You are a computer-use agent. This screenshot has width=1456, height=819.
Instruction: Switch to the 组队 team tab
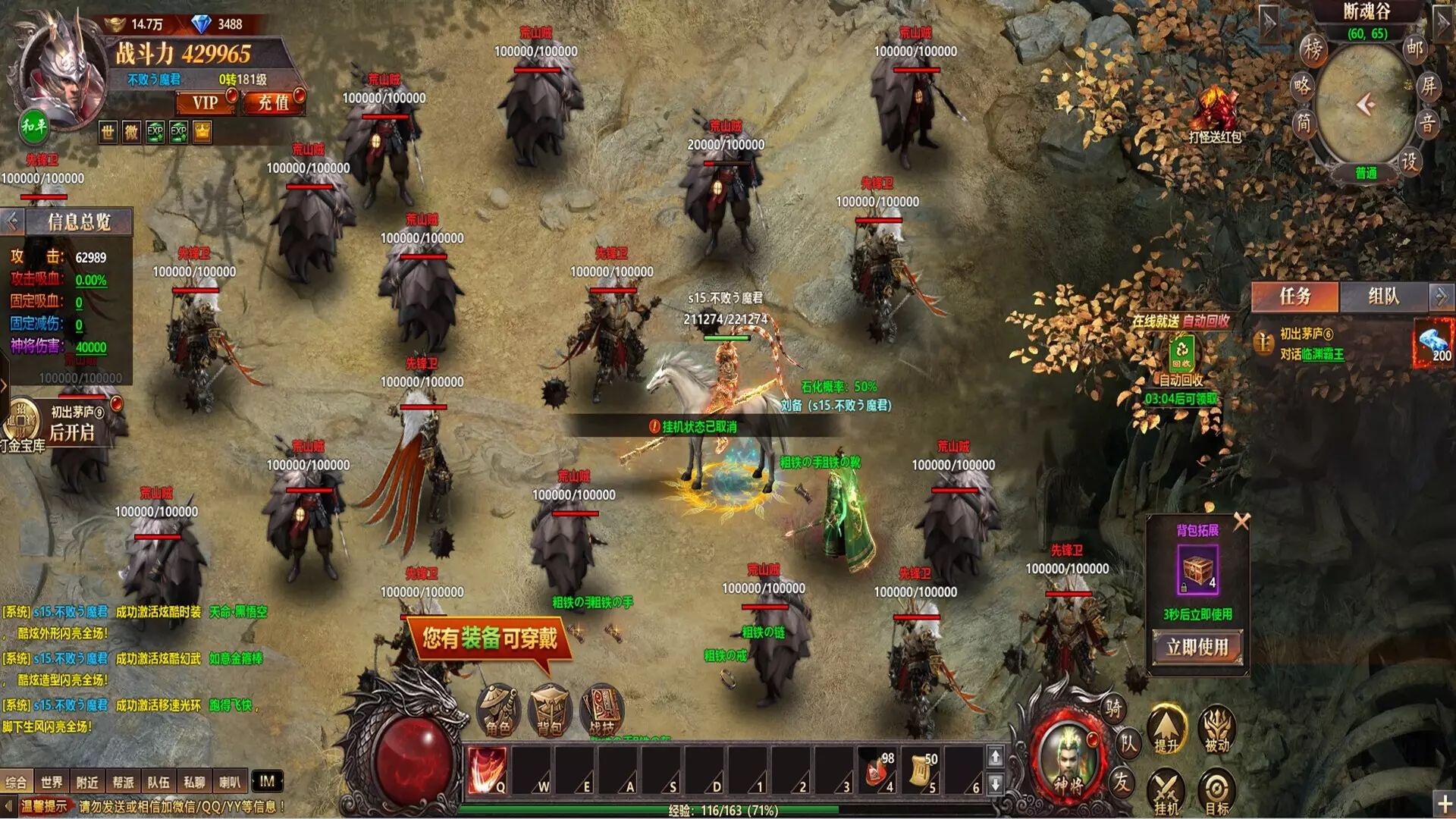(1383, 297)
